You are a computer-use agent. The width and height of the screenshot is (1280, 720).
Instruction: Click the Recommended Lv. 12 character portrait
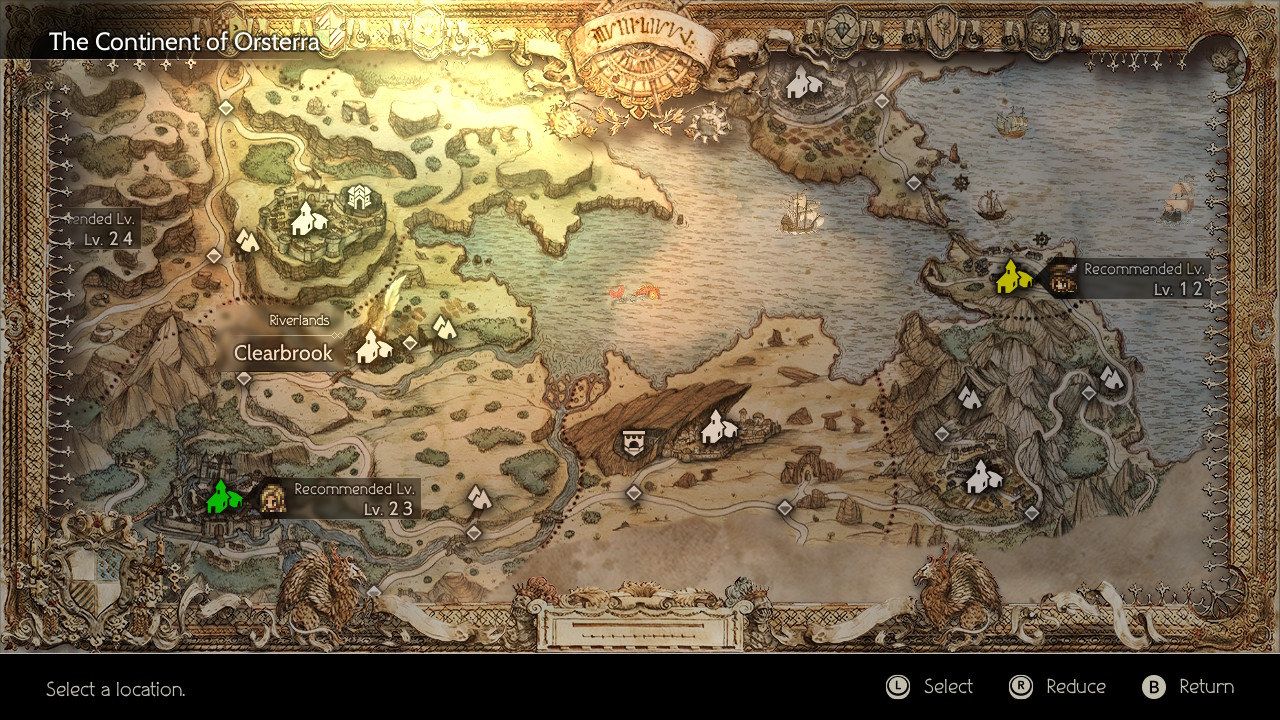[x=1062, y=279]
